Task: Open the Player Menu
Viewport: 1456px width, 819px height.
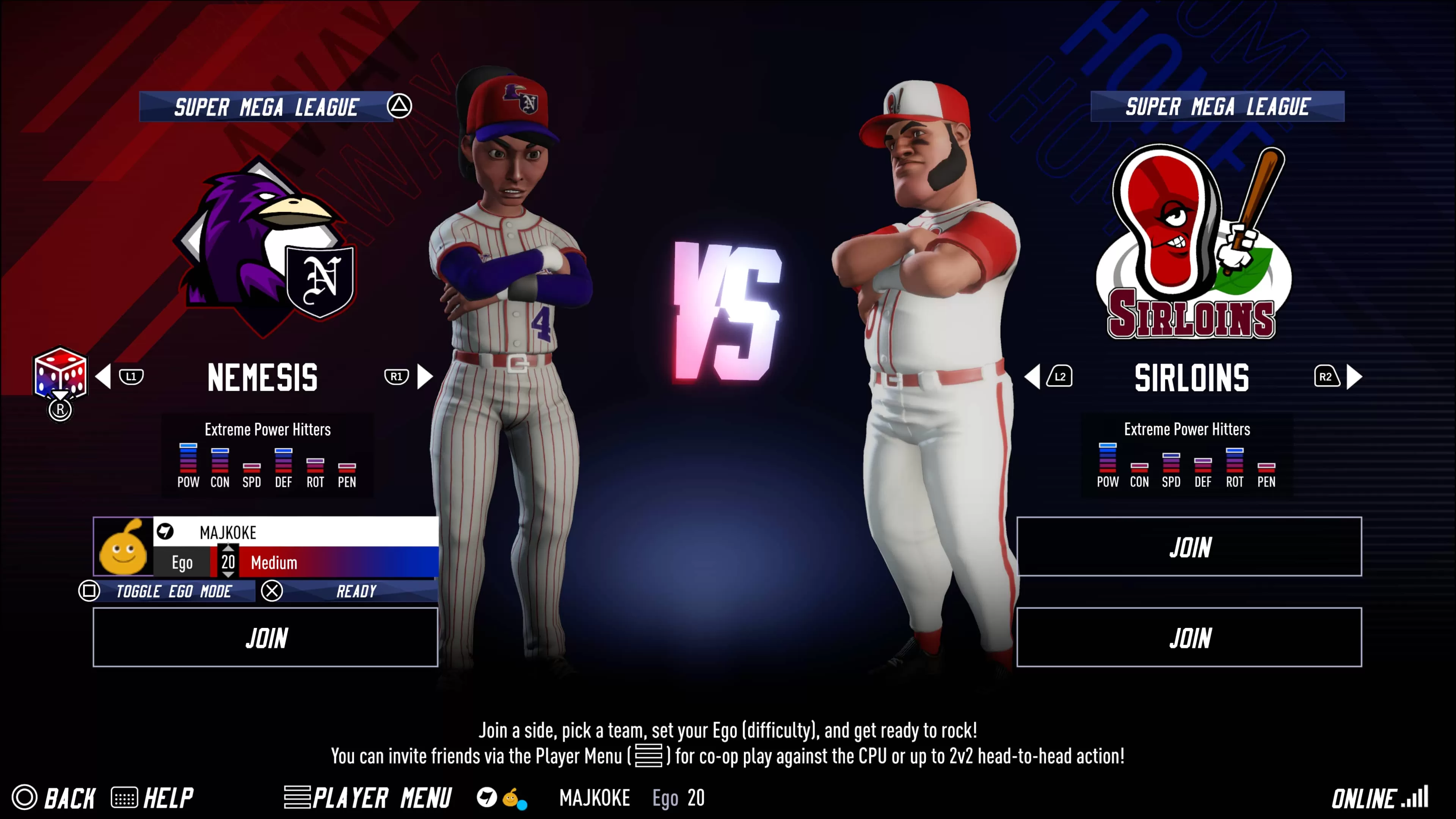Action: click(367, 797)
